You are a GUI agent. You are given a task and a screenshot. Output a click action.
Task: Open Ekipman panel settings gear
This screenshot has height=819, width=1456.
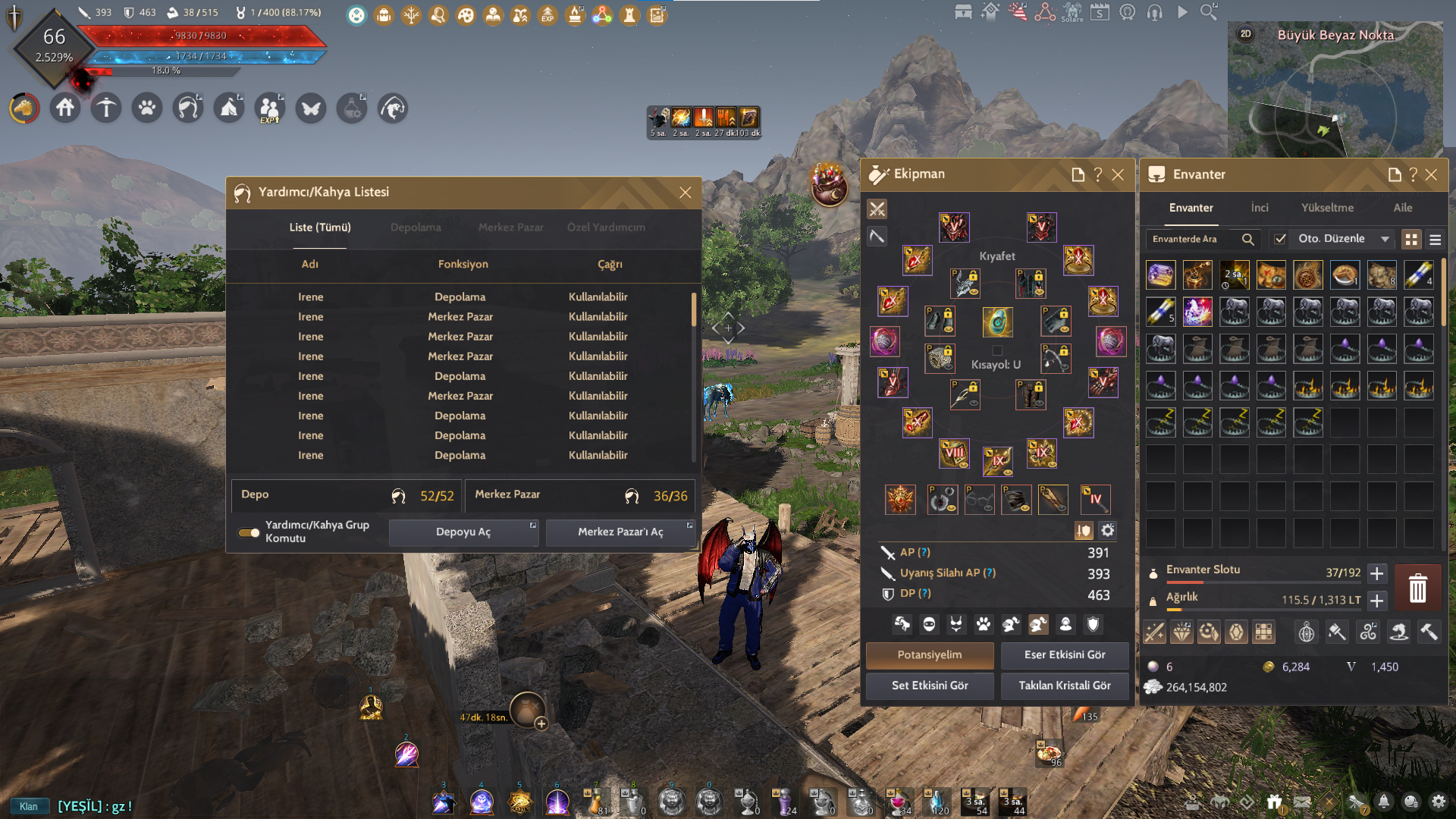click(1108, 531)
